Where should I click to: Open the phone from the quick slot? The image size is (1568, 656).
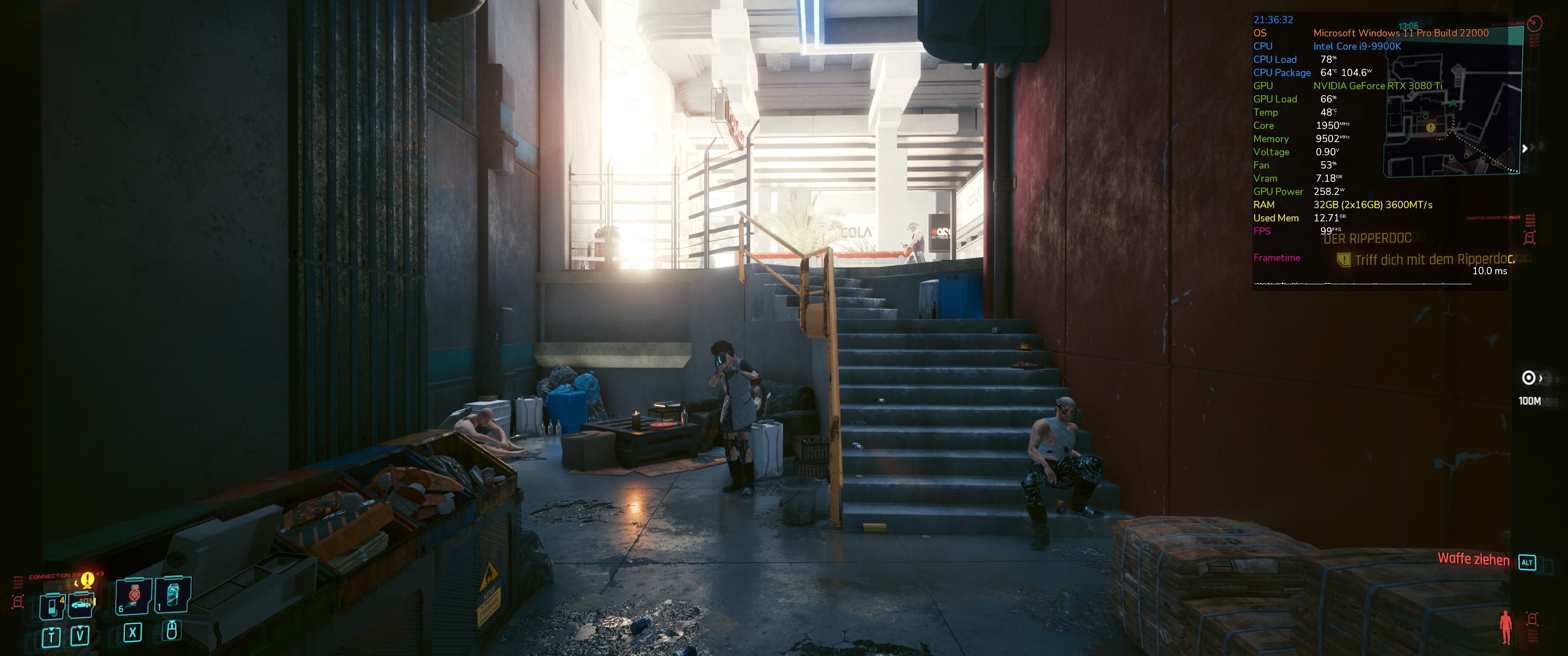coord(52,606)
